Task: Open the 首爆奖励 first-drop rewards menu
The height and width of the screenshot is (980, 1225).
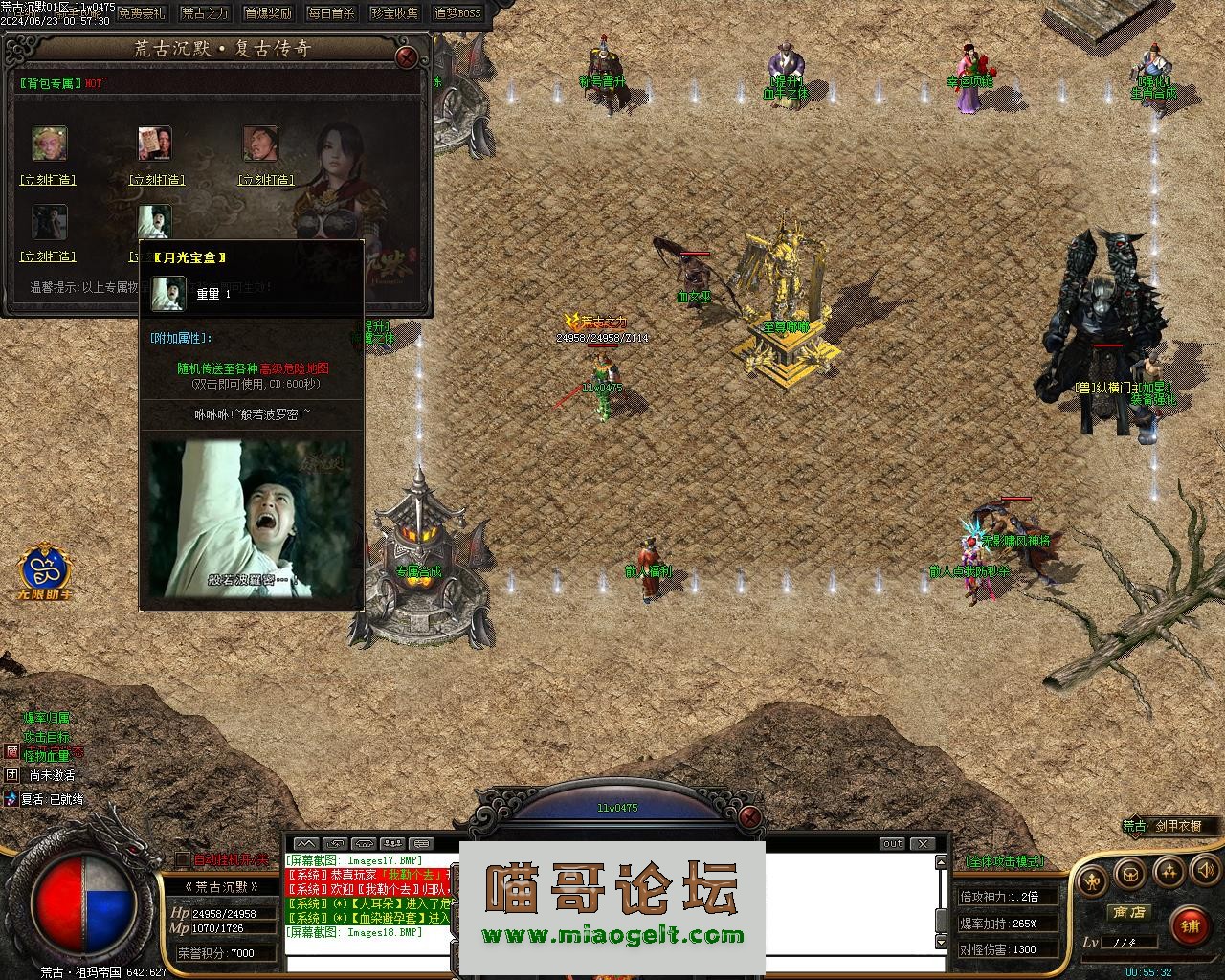Action: (x=268, y=13)
